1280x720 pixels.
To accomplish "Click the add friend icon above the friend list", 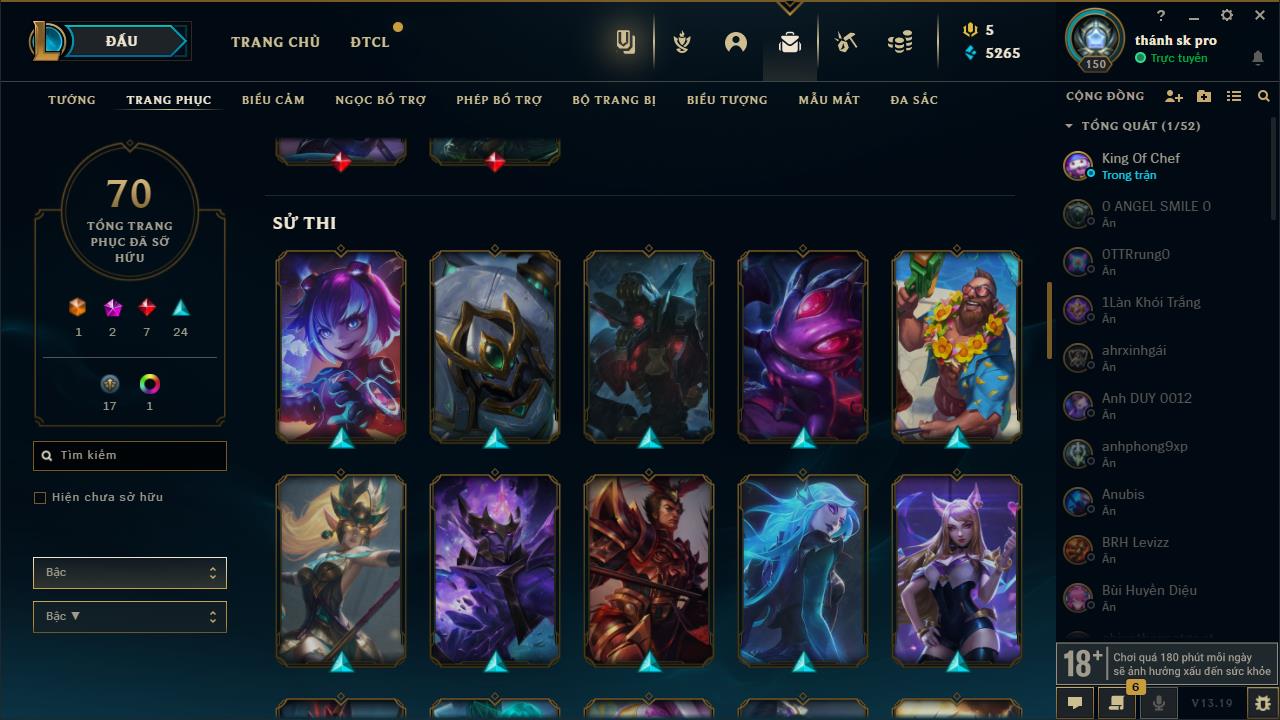I will 1175,96.
